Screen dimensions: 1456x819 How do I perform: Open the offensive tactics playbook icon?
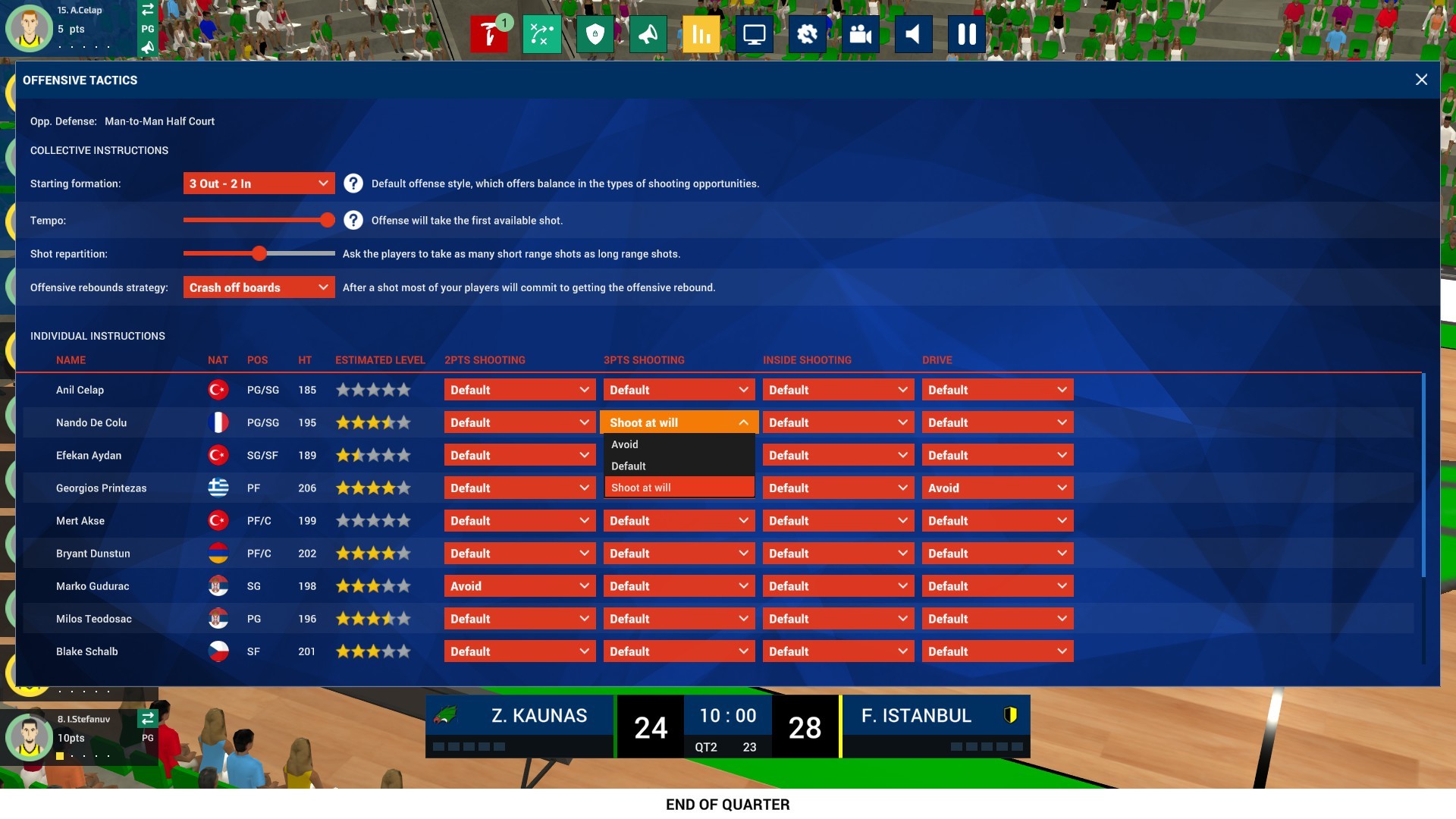coord(543,33)
